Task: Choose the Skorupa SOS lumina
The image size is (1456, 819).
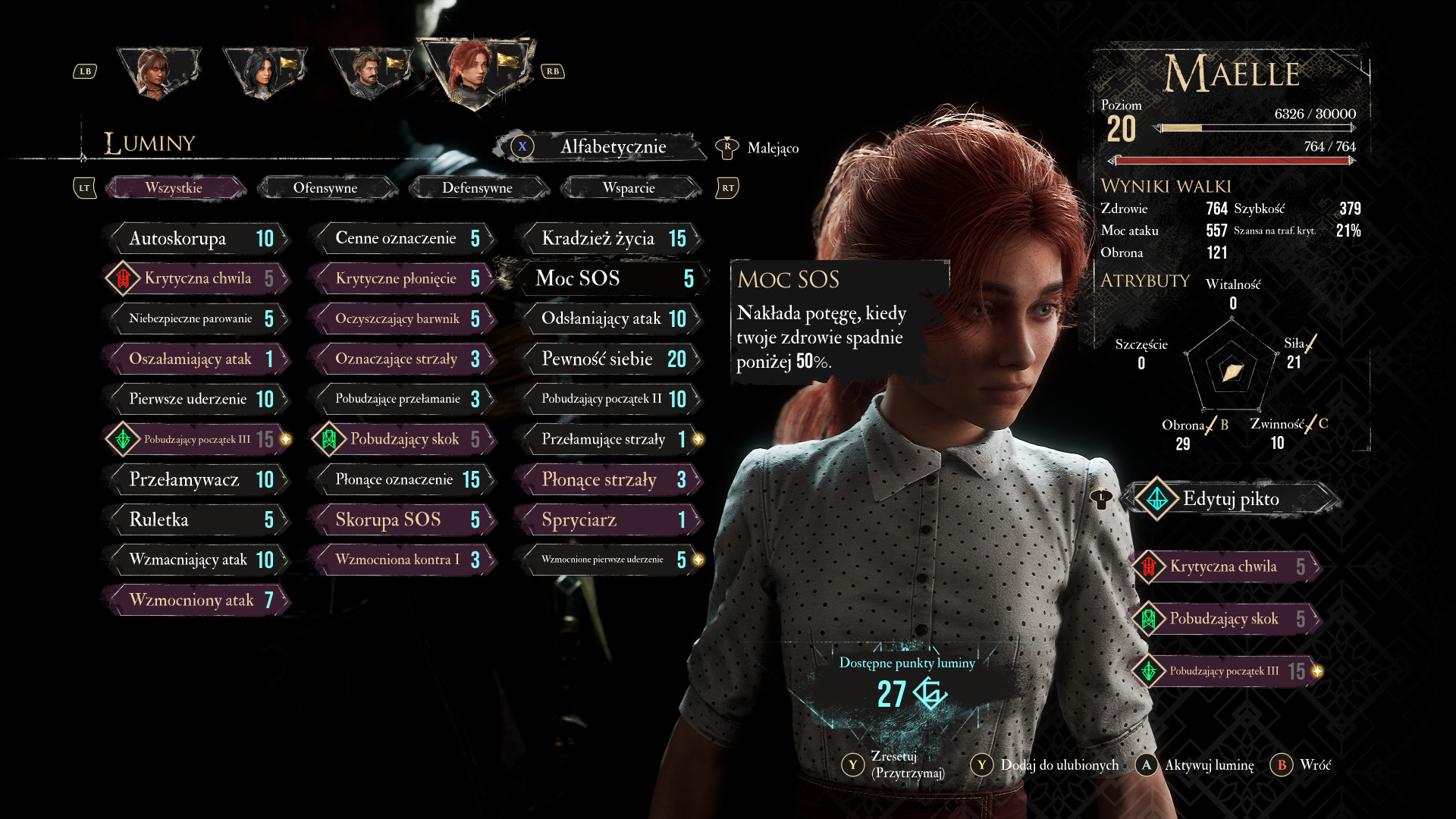Action: tap(403, 519)
